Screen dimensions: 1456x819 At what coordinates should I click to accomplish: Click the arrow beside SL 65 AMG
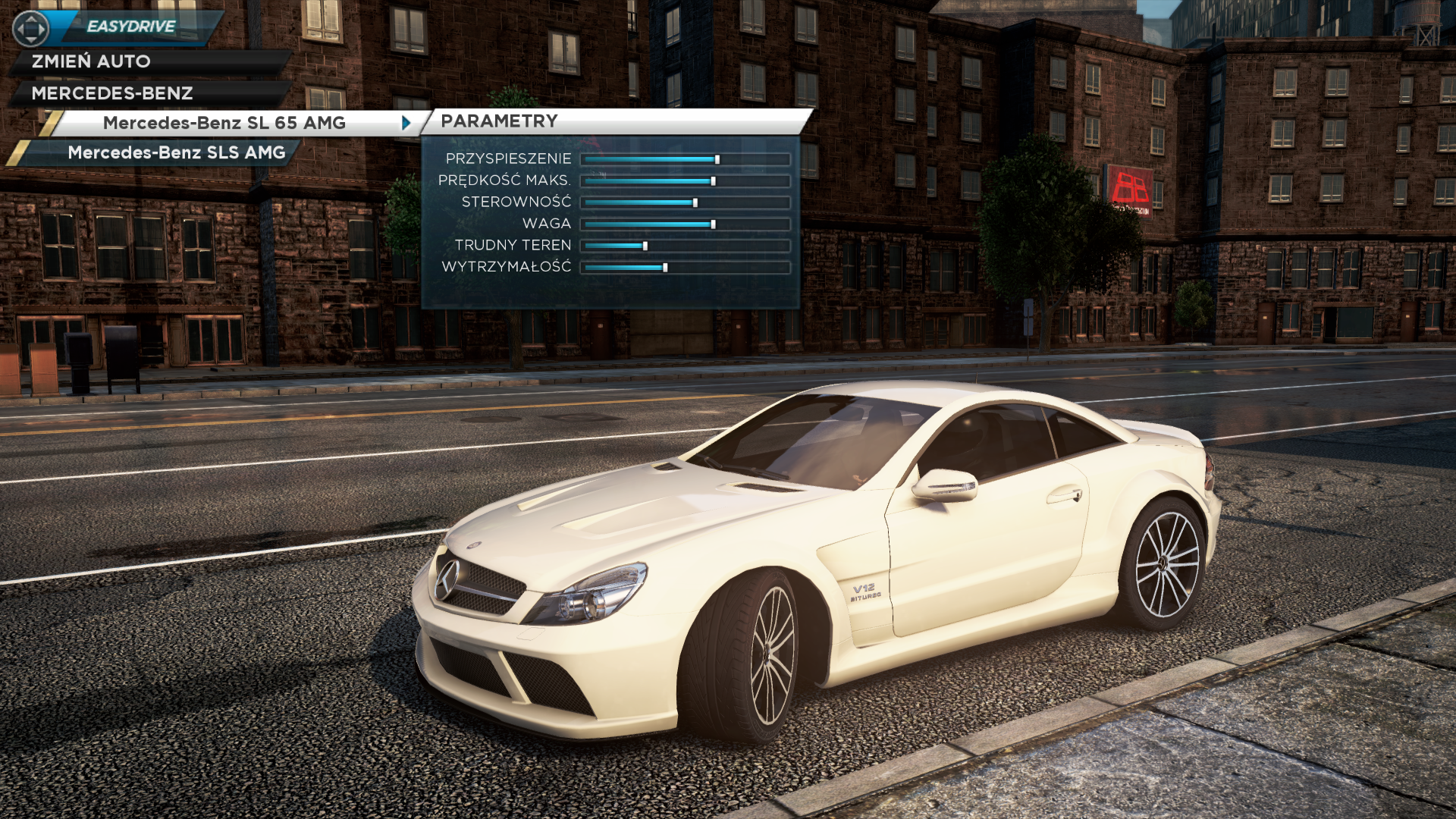click(x=406, y=123)
